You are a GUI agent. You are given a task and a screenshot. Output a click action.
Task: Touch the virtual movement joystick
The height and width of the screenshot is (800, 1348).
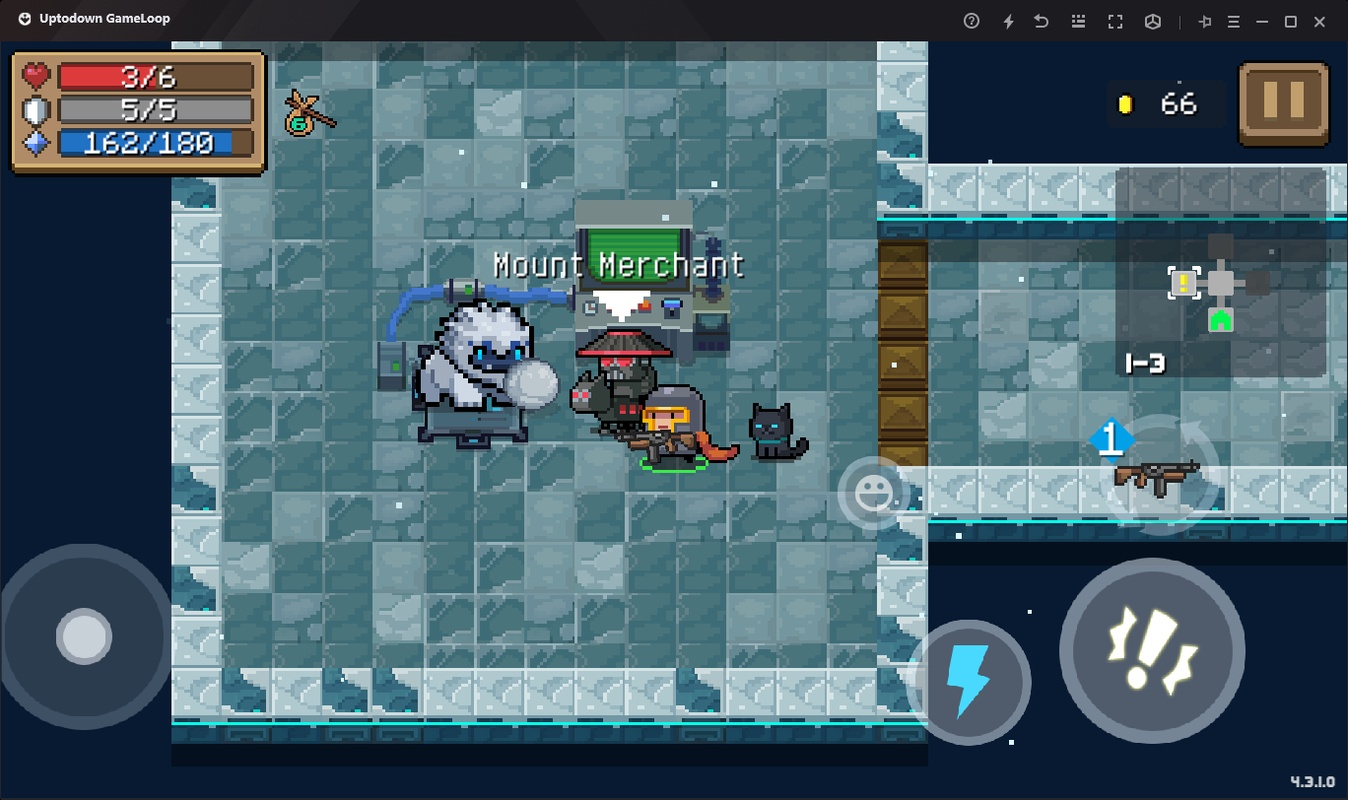coord(84,636)
